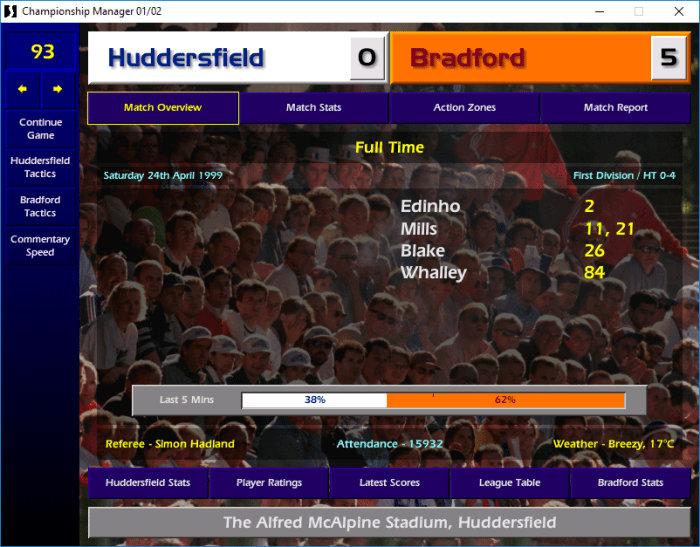Minimize the game window

[597, 12]
